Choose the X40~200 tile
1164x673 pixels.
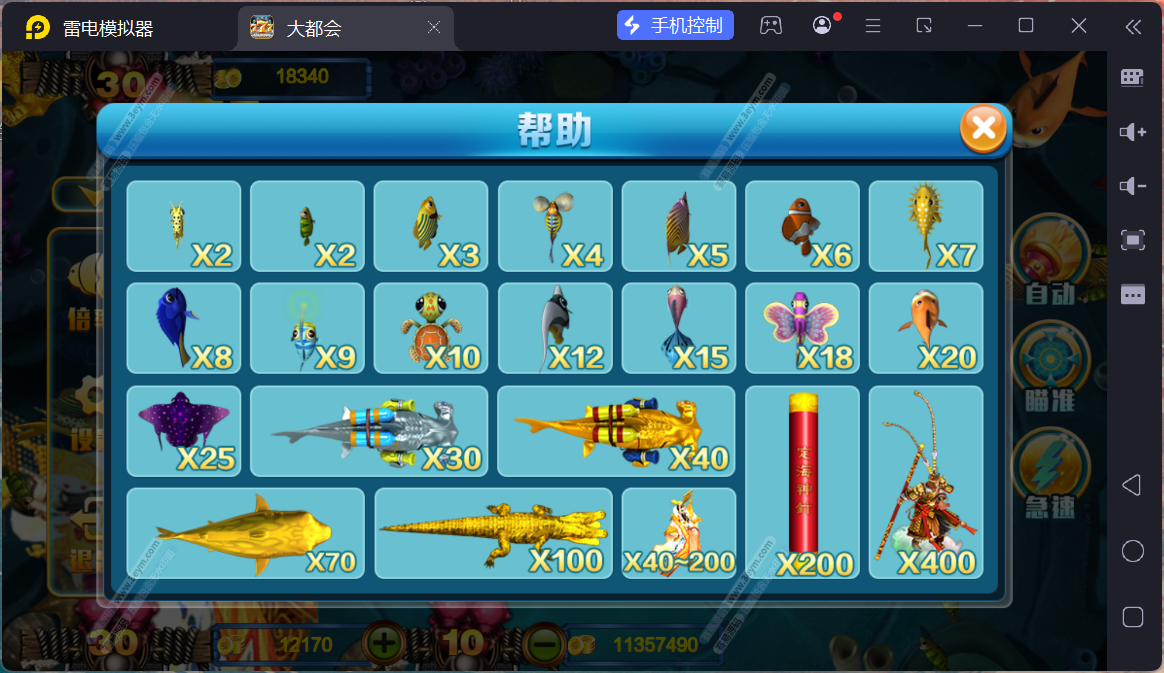(679, 533)
